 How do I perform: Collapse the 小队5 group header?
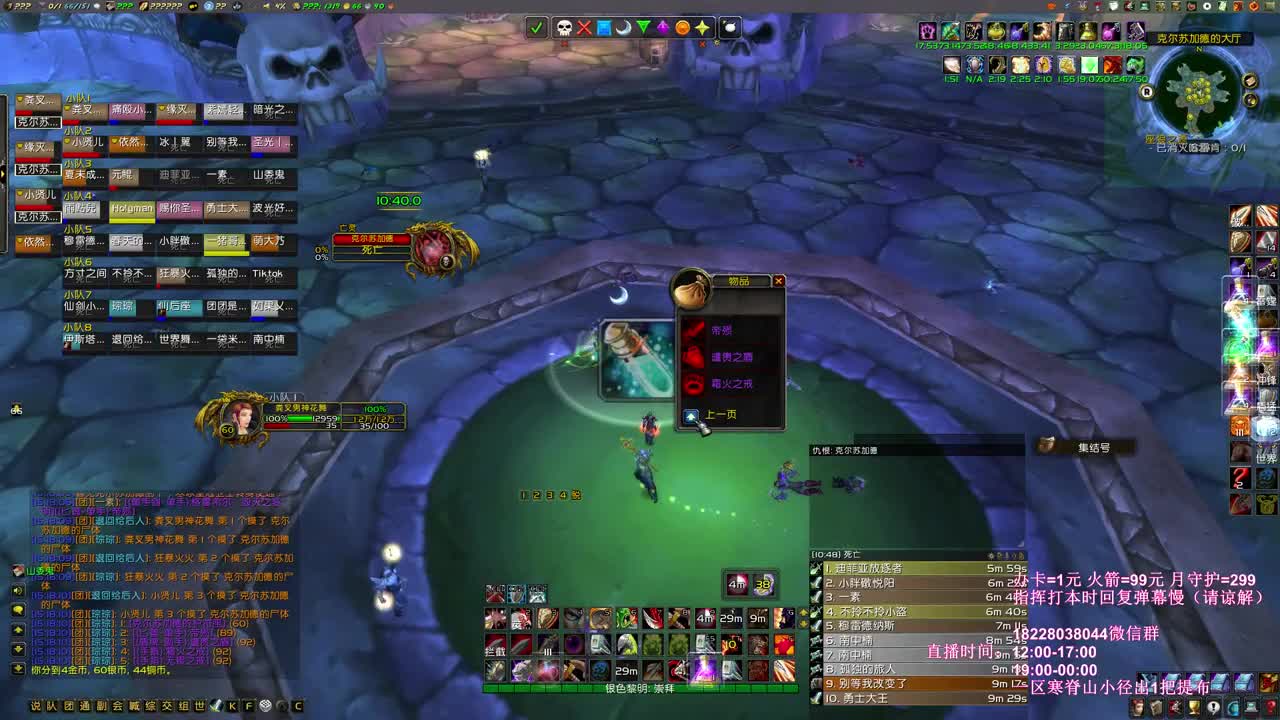[76, 230]
